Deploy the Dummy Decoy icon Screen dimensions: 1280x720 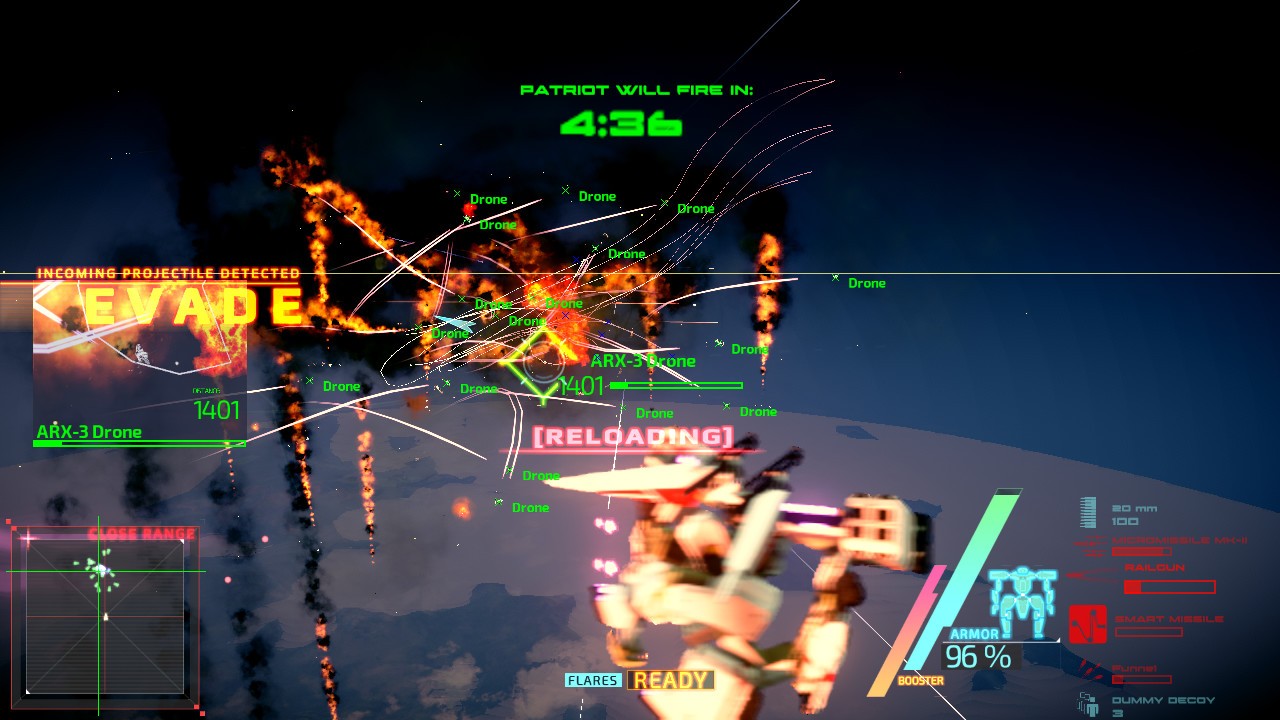tap(1089, 704)
